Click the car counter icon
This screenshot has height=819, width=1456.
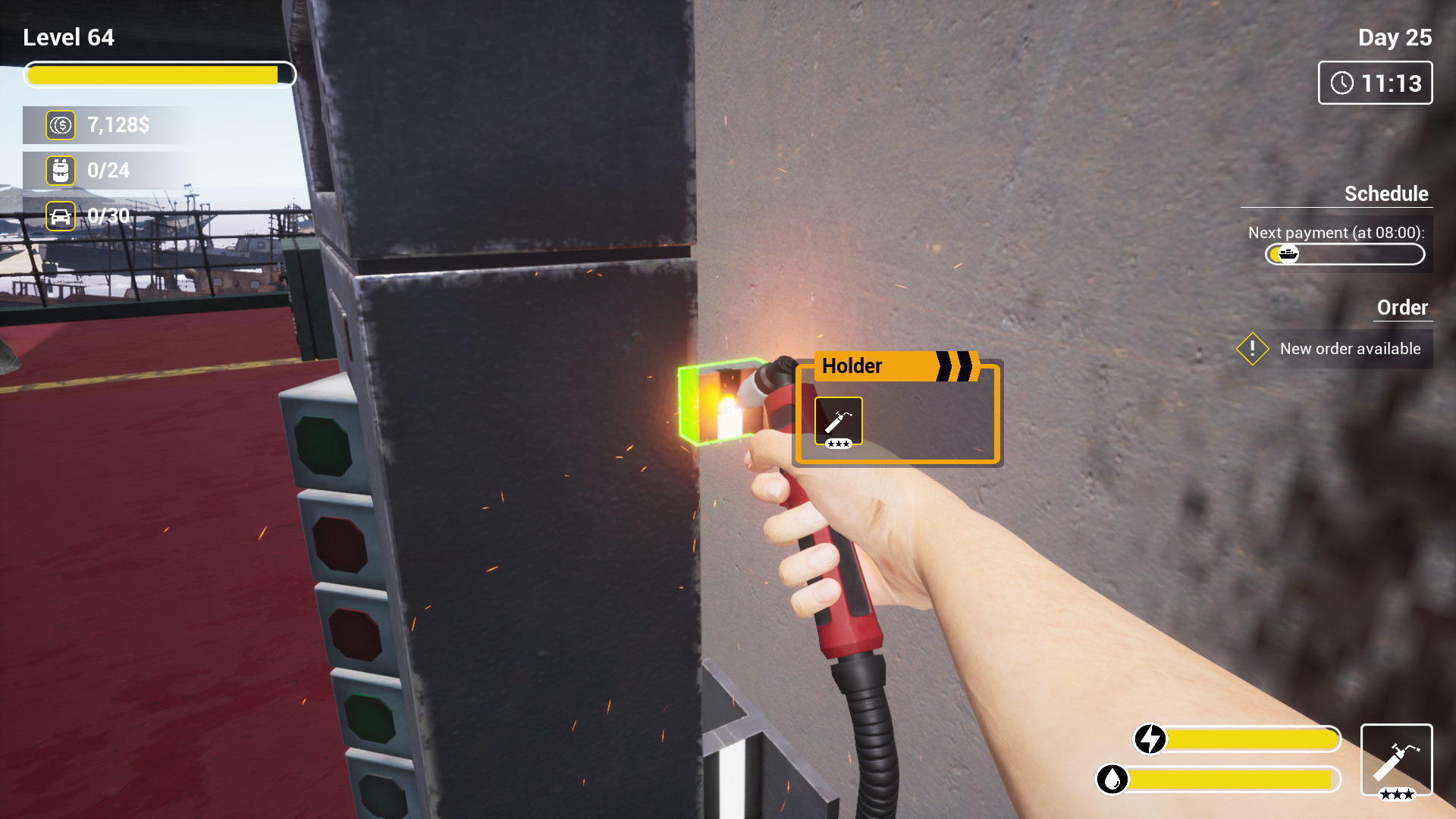tap(61, 216)
